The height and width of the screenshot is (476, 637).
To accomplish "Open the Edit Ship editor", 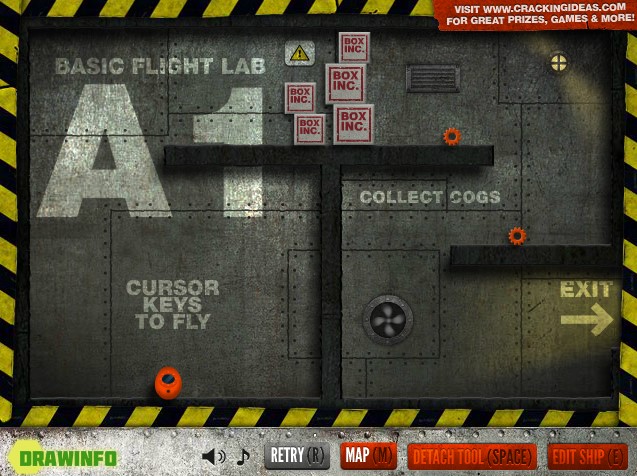I will pos(588,456).
